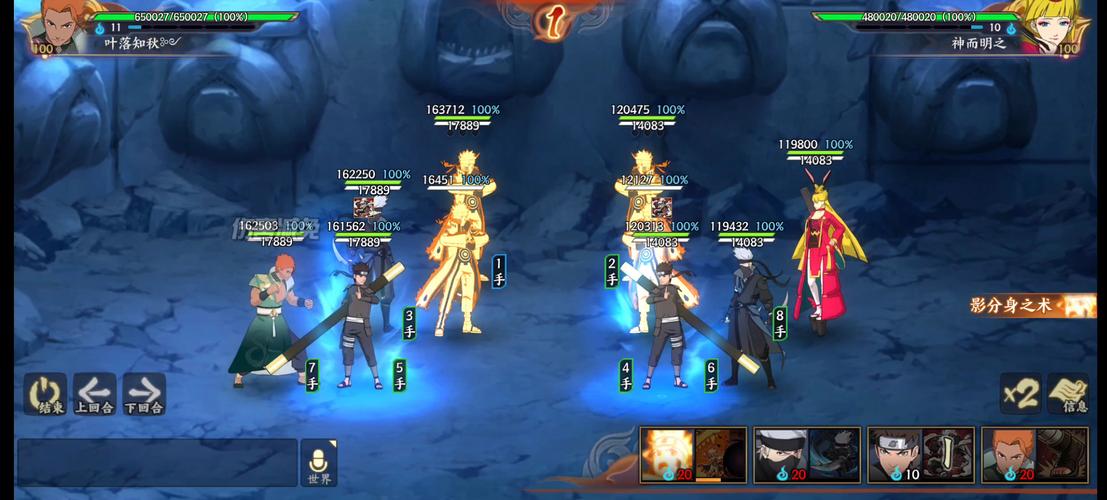This screenshot has height=500, width=1107.
Task: Activate glowing Naruto's skill card
Action: coord(693,456)
